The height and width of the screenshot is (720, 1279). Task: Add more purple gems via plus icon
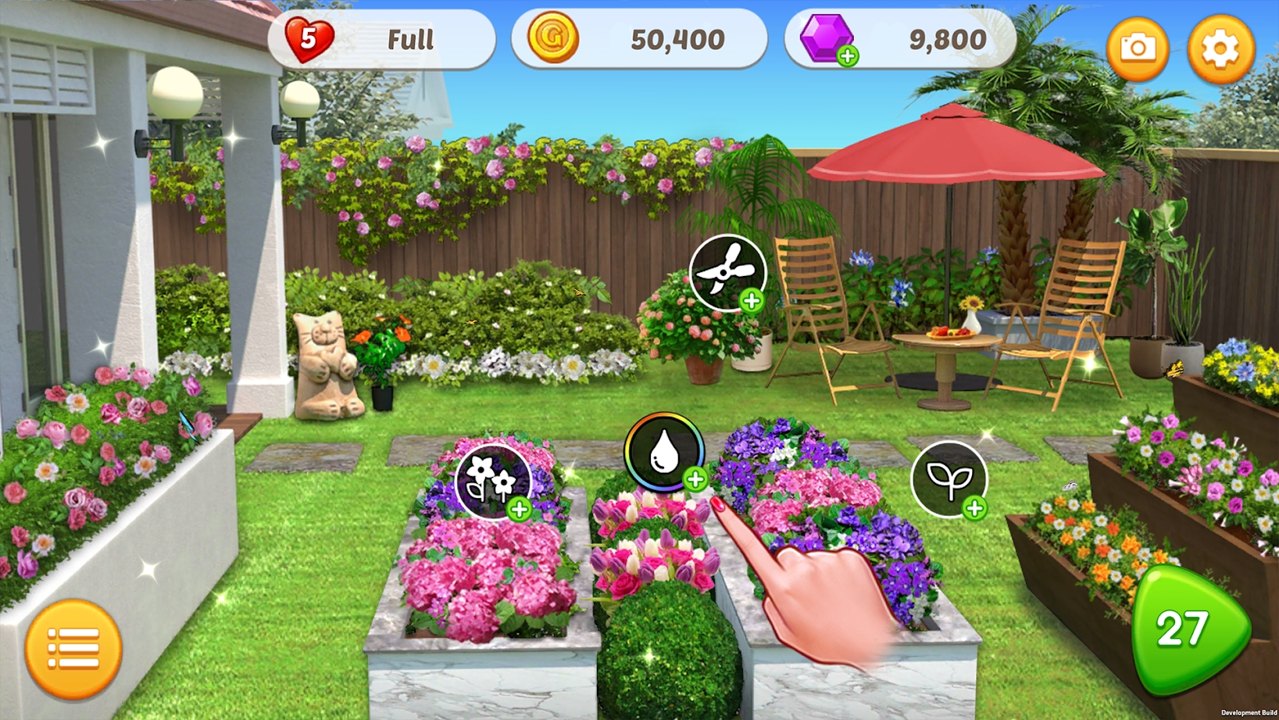pos(848,56)
